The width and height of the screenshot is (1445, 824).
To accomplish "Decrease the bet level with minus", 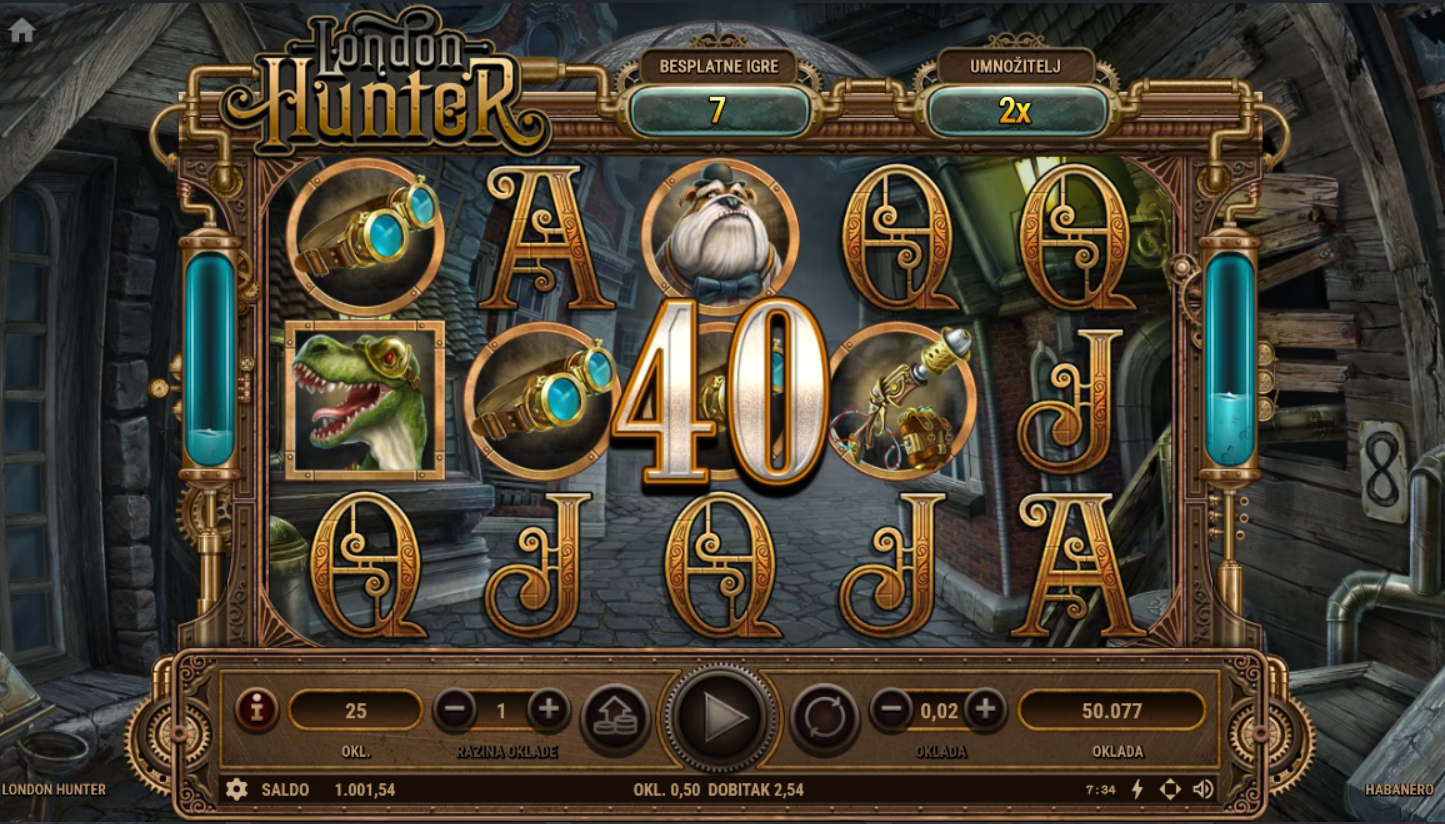I will [455, 711].
